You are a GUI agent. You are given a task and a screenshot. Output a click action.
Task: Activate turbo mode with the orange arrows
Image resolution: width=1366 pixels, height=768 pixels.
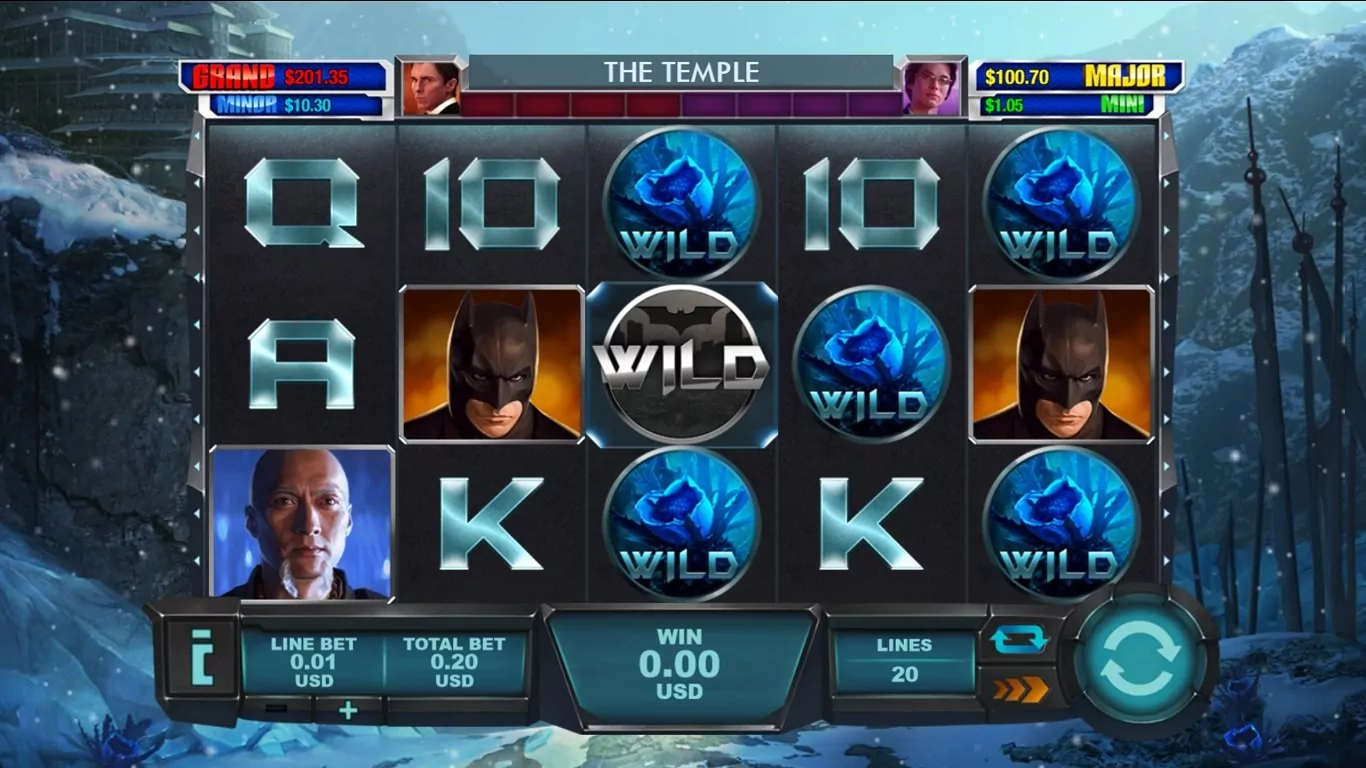pos(1019,689)
